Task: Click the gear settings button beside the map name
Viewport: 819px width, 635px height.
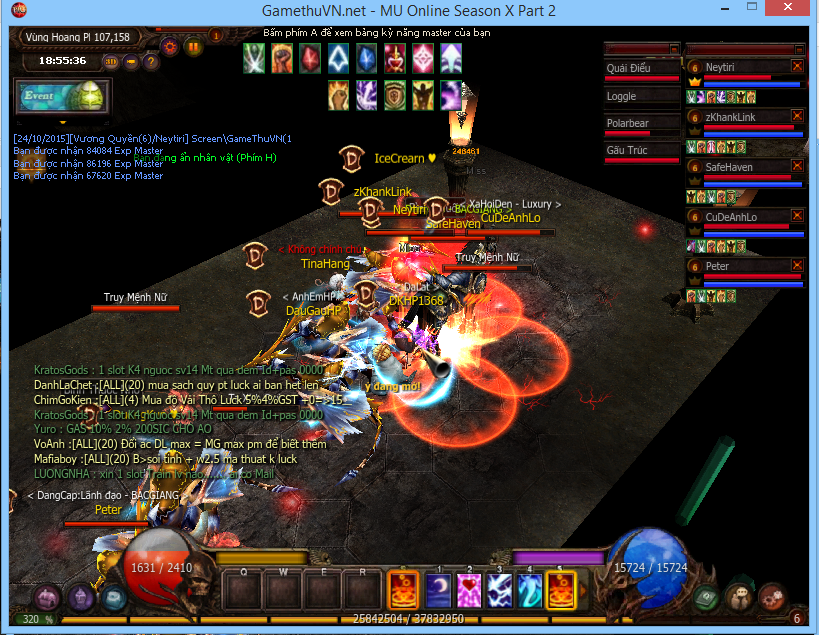Action: click(169, 45)
